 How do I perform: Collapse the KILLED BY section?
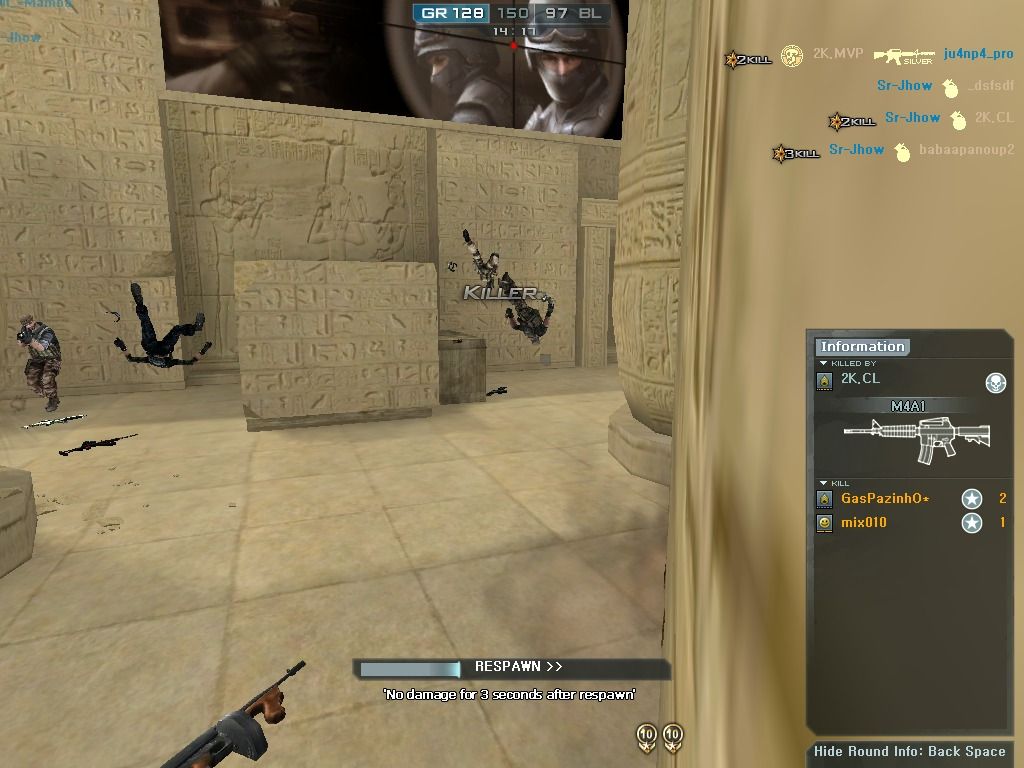pyautogui.click(x=823, y=363)
